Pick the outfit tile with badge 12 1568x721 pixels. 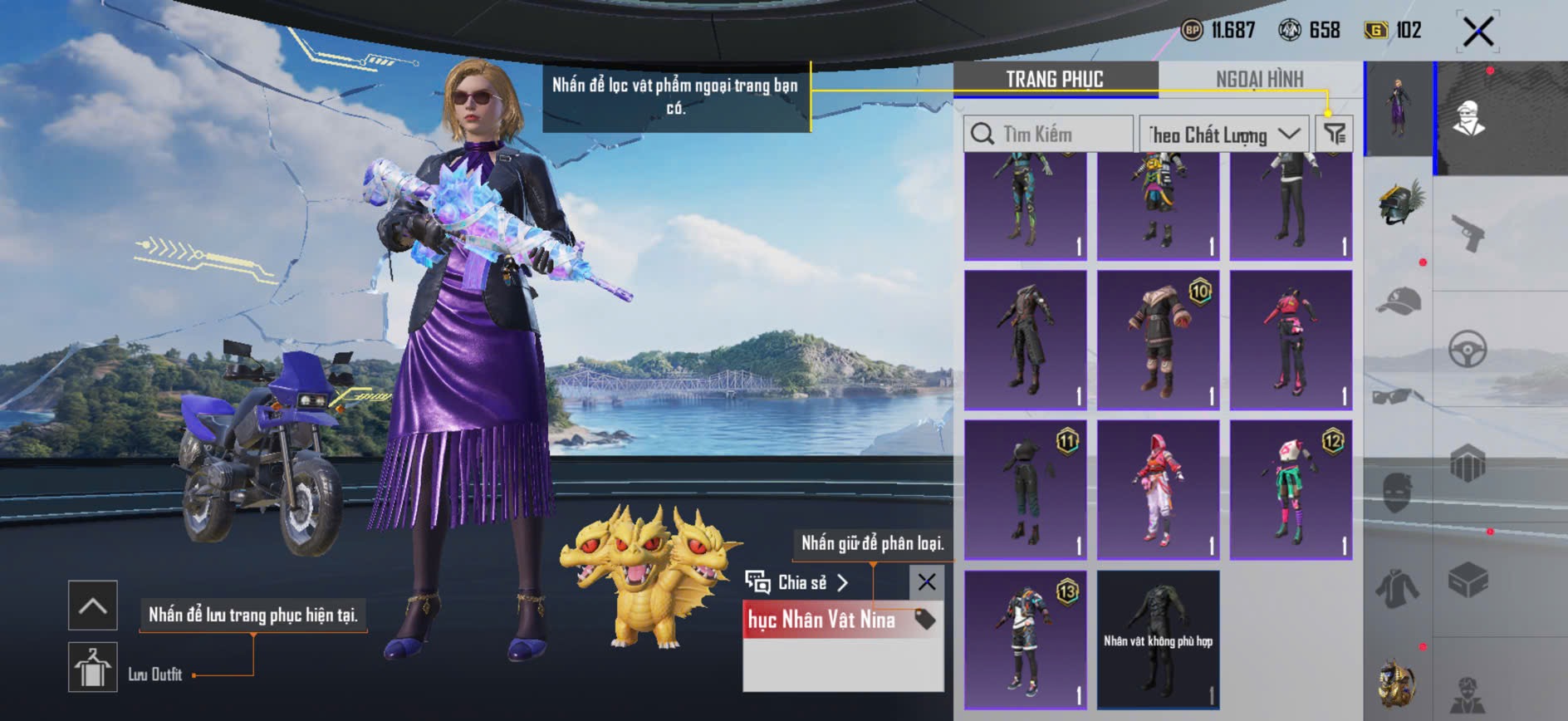coord(1291,489)
